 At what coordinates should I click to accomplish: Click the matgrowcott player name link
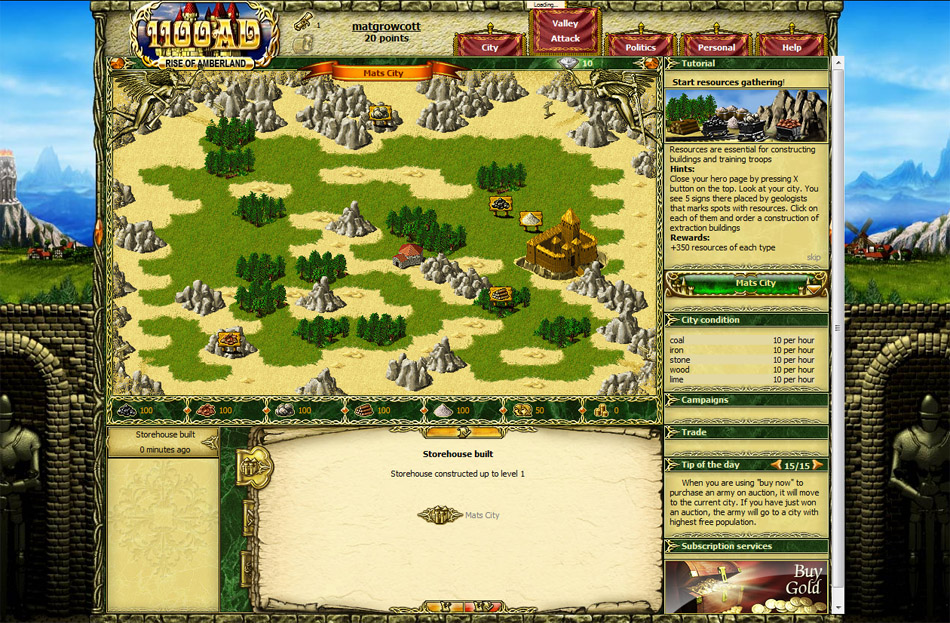385,25
